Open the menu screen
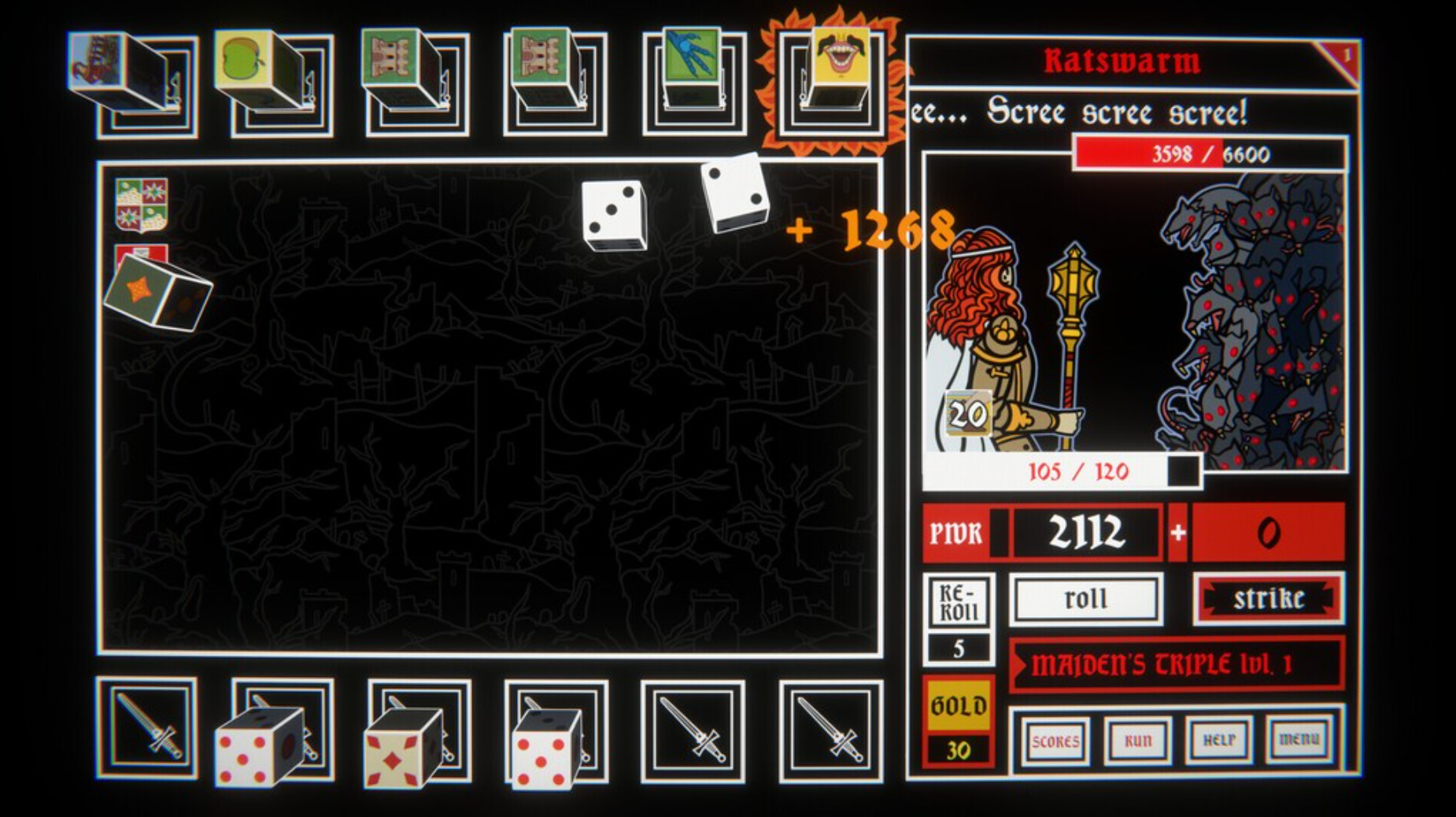 [1299, 738]
